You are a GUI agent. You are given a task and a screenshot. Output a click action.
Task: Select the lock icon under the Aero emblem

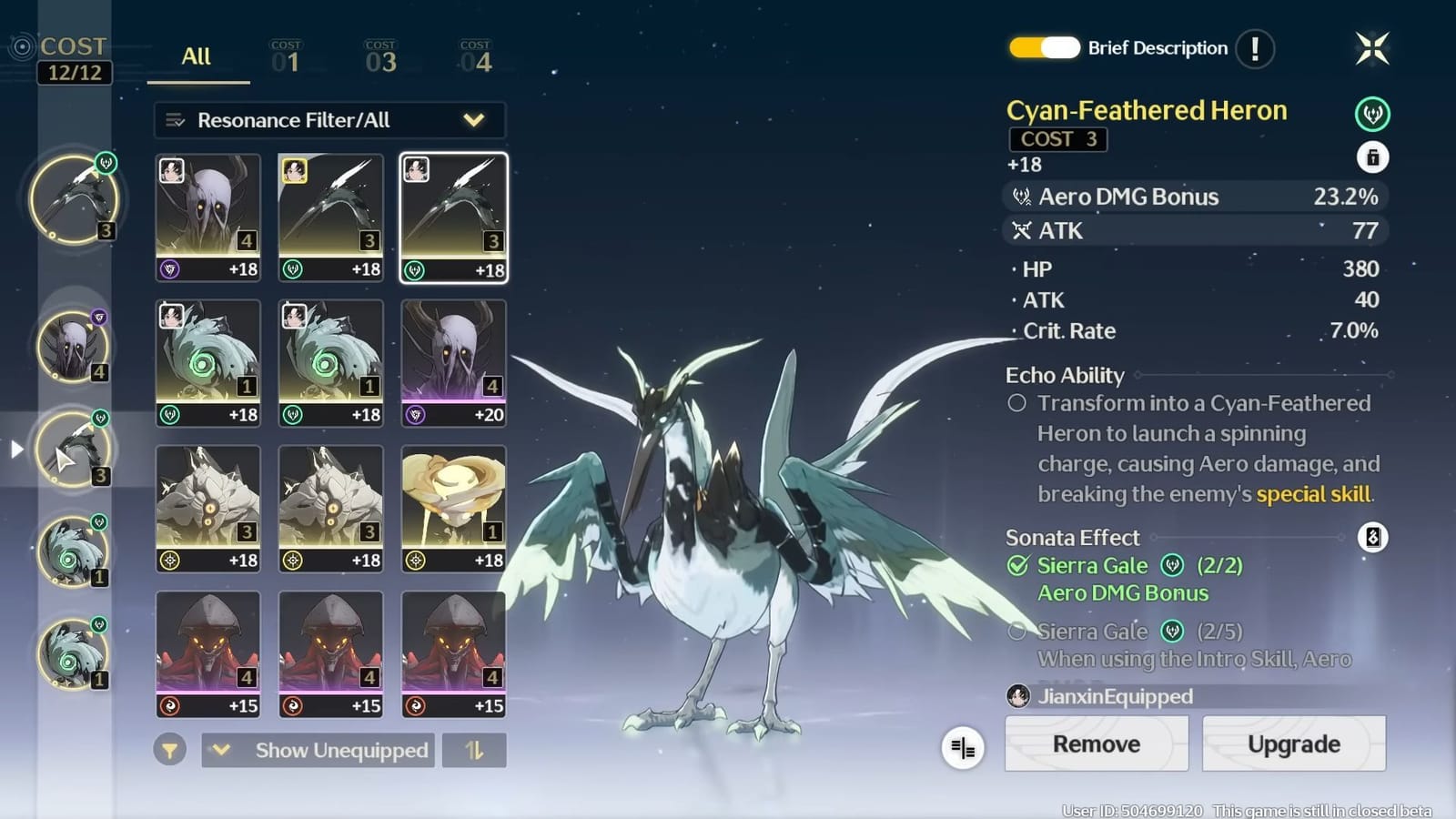tap(1374, 157)
